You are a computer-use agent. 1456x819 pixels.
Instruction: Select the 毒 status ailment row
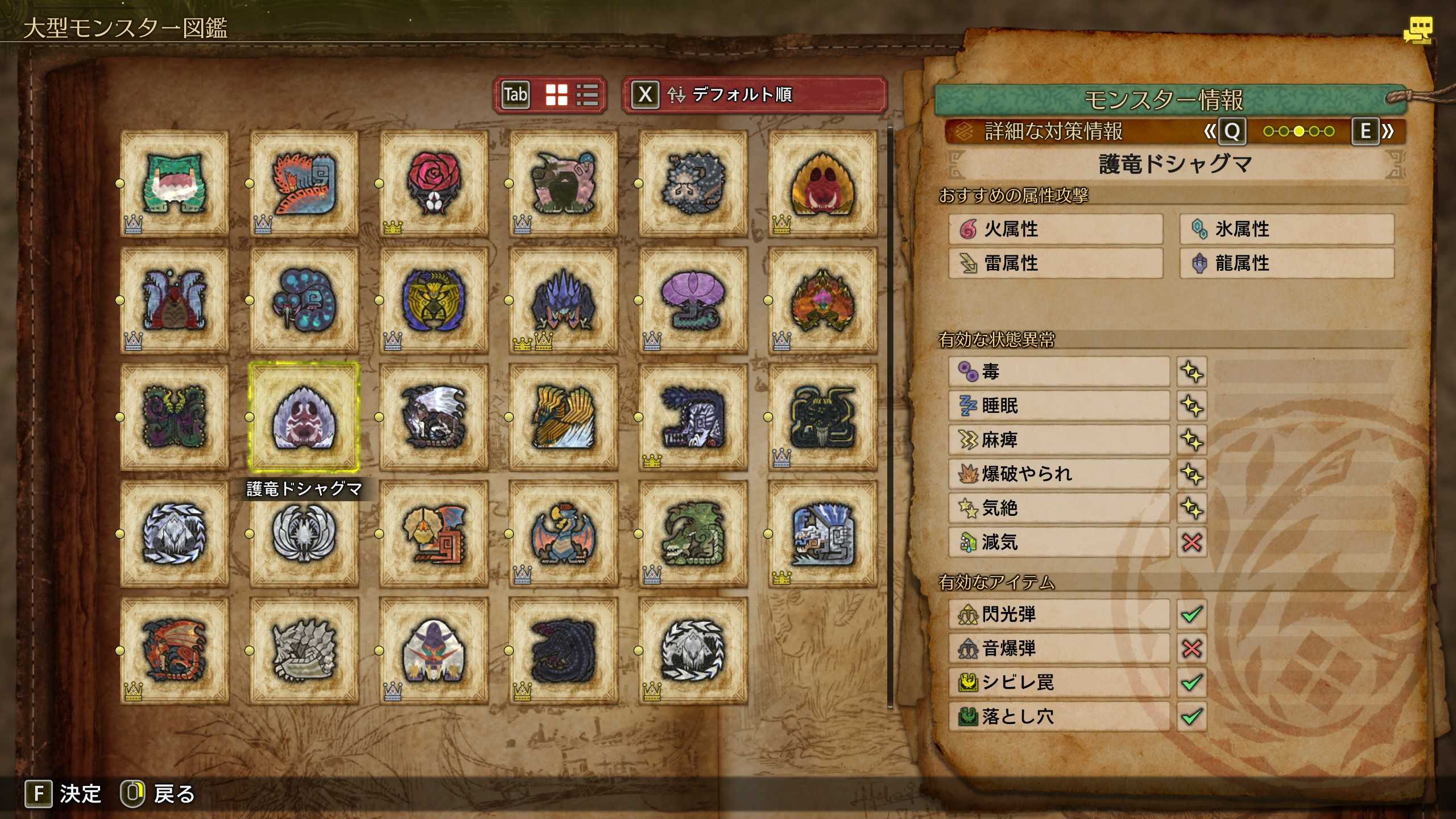coord(1059,372)
